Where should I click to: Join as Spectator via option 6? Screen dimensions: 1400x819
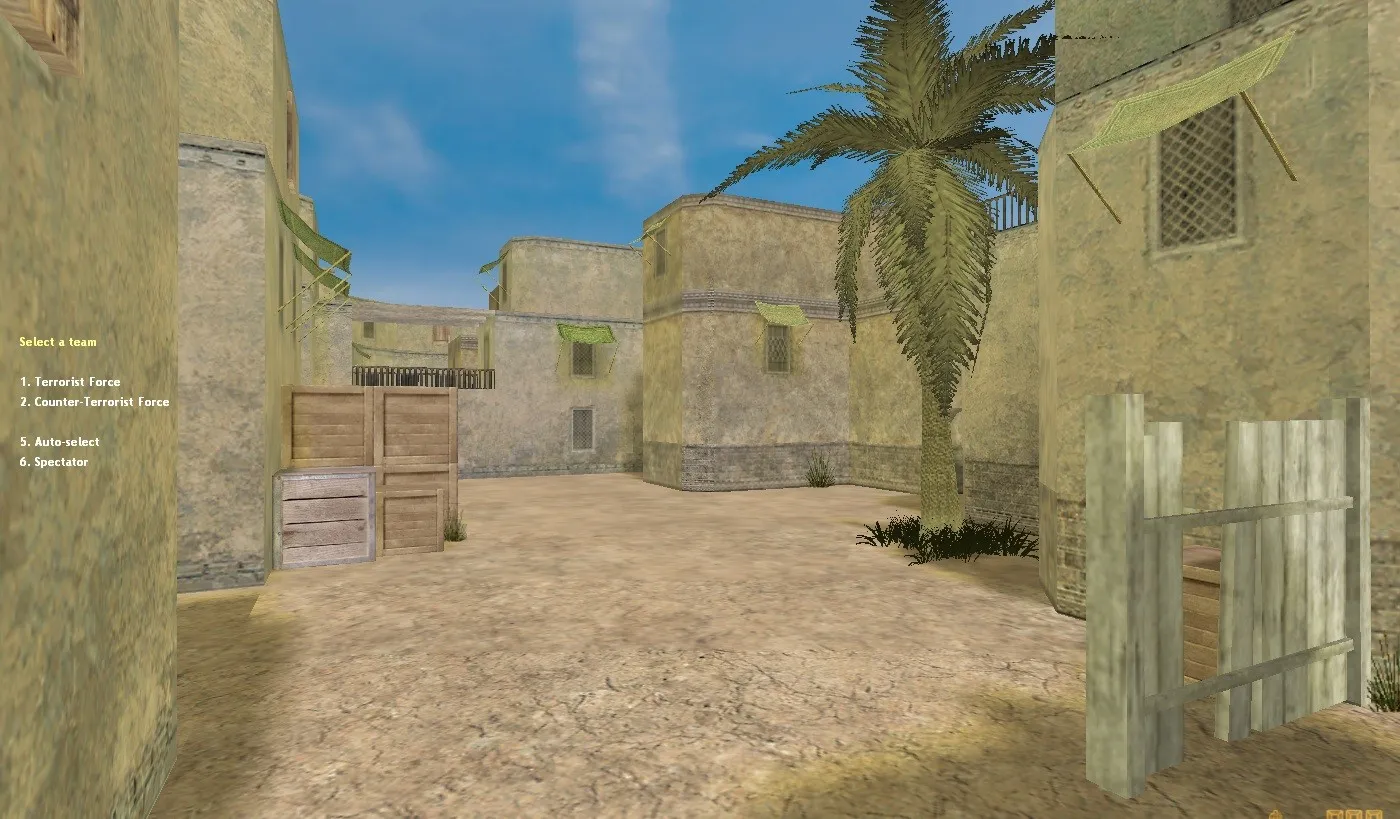(x=54, y=461)
